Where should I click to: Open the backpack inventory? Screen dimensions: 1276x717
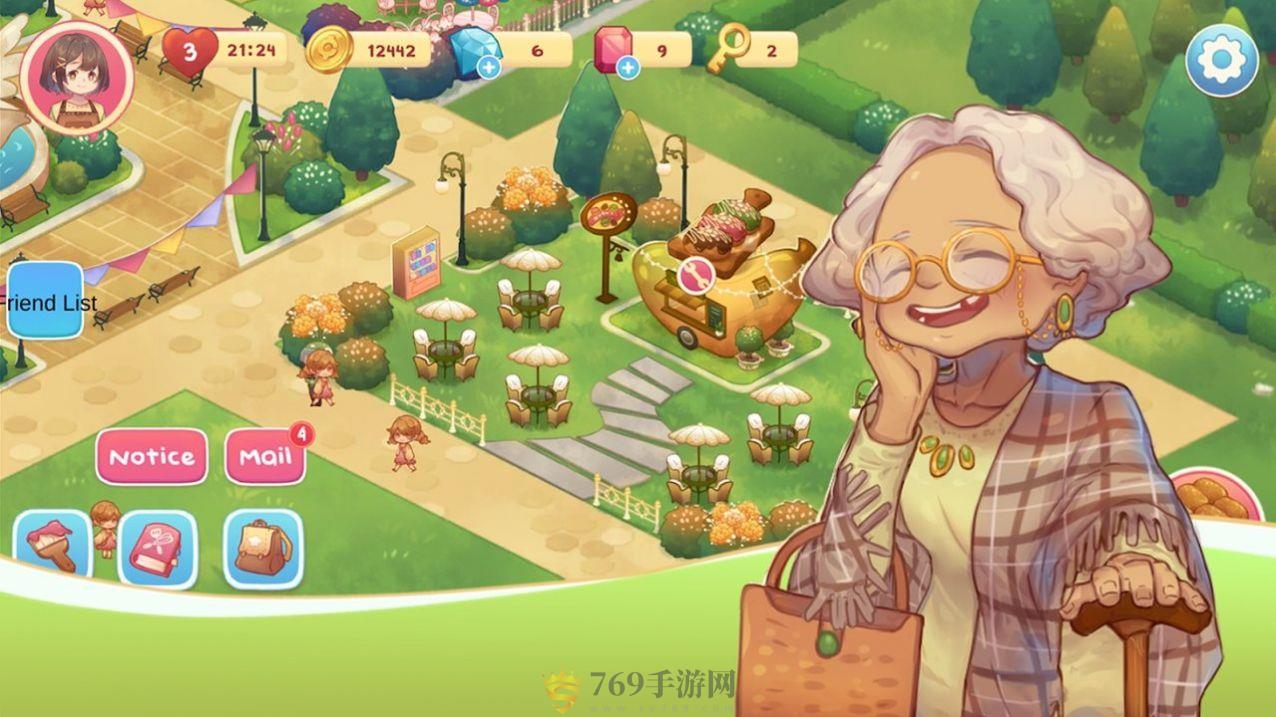tap(262, 548)
